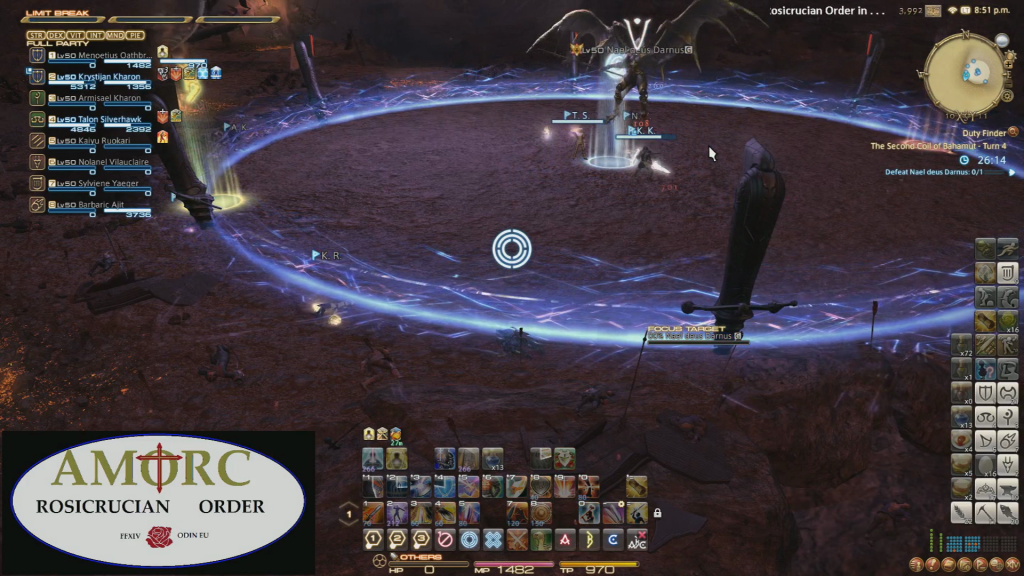
Task: Select the blue concentric circle marker icon
Action: (469, 538)
